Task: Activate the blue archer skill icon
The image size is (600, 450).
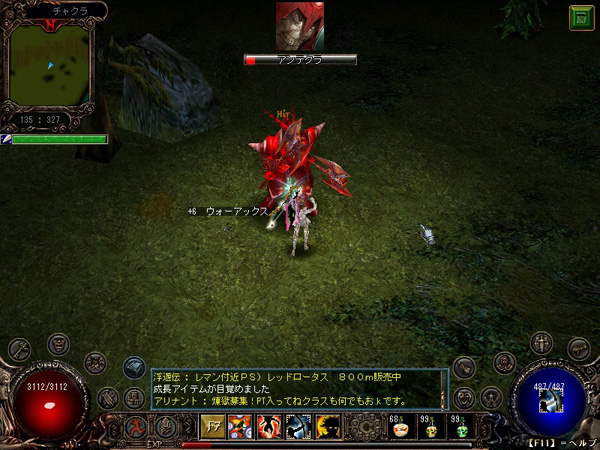Action: click(x=299, y=427)
